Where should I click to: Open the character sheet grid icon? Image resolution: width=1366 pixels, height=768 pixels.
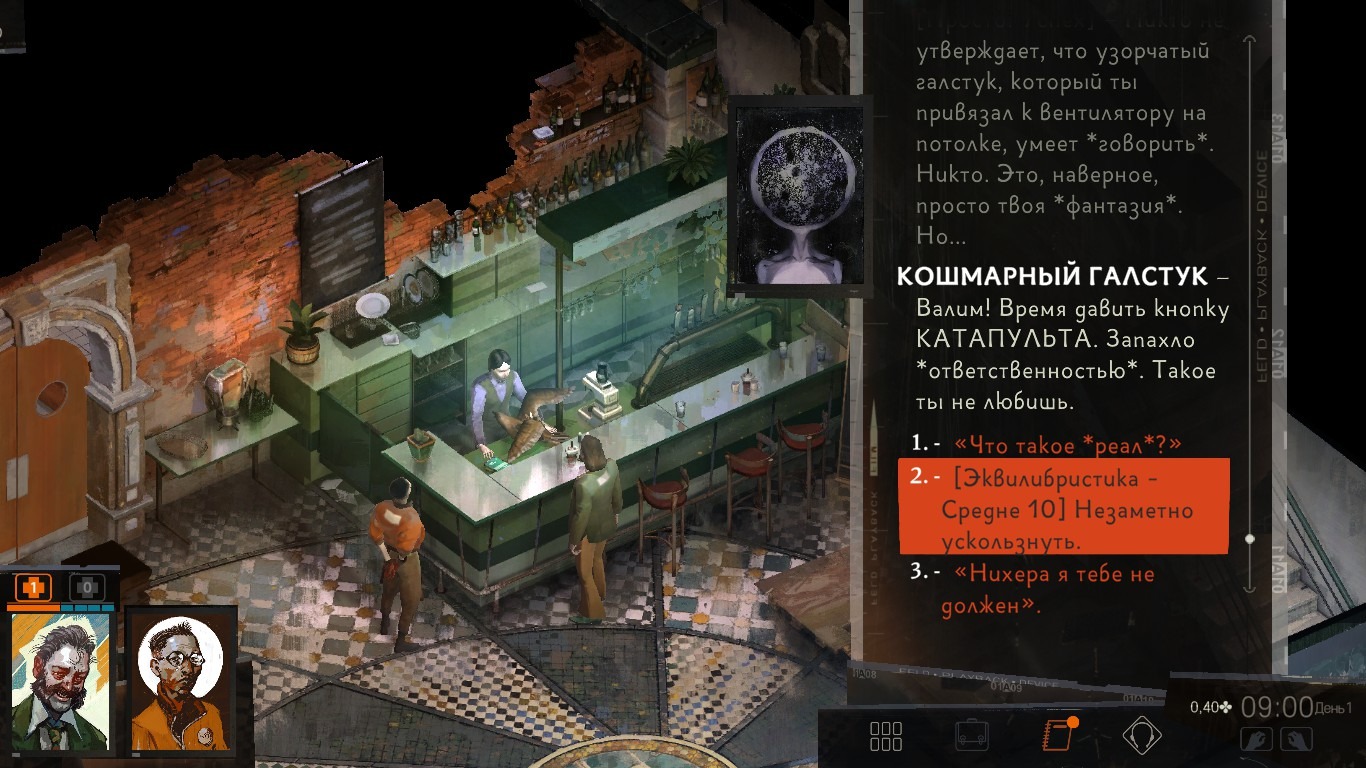pos(885,736)
